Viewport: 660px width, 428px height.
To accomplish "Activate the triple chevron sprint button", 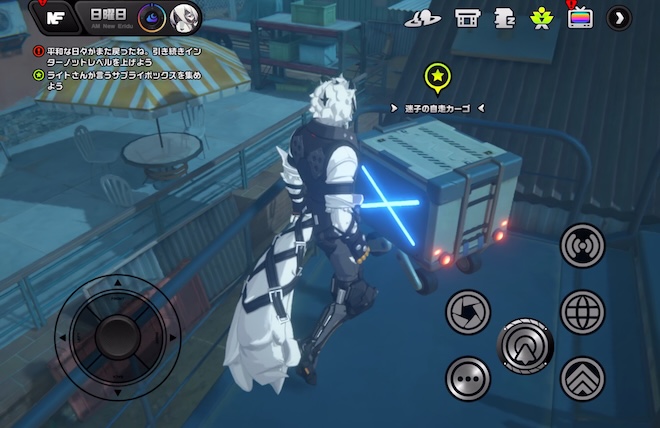I will 582,377.
